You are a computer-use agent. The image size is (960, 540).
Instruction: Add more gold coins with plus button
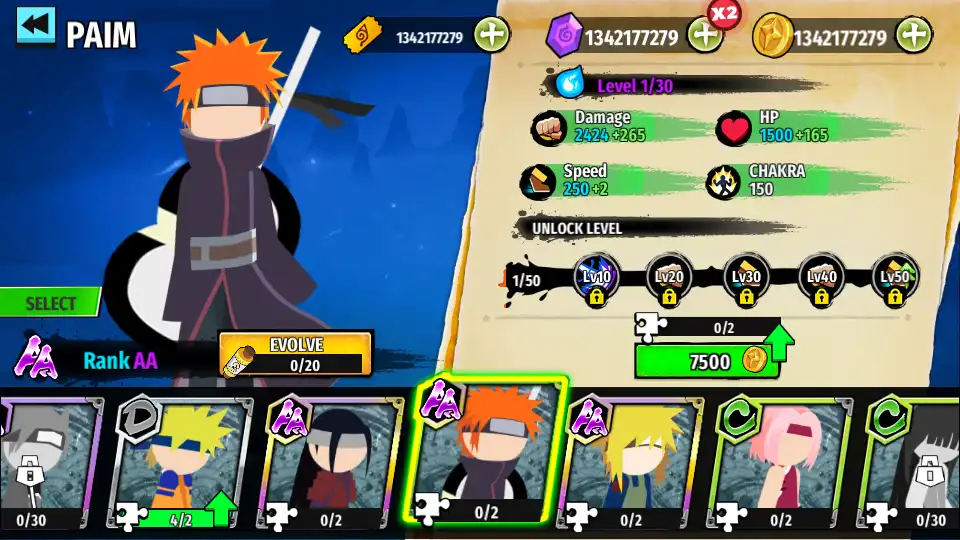coord(913,36)
